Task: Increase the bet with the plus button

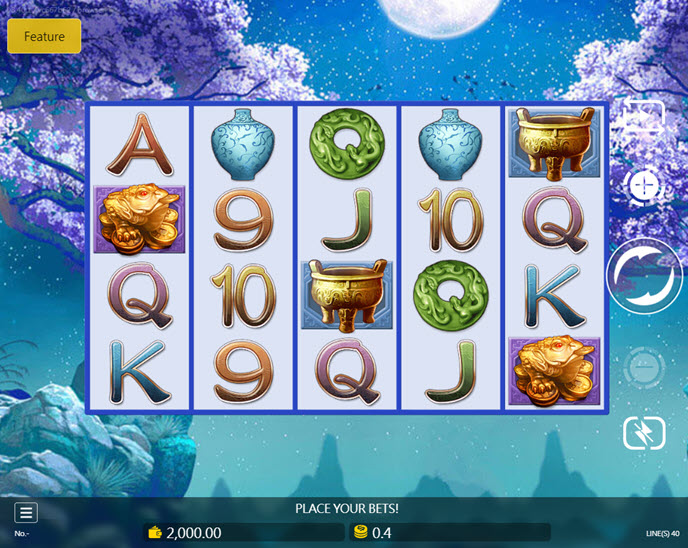Action: tap(644, 186)
